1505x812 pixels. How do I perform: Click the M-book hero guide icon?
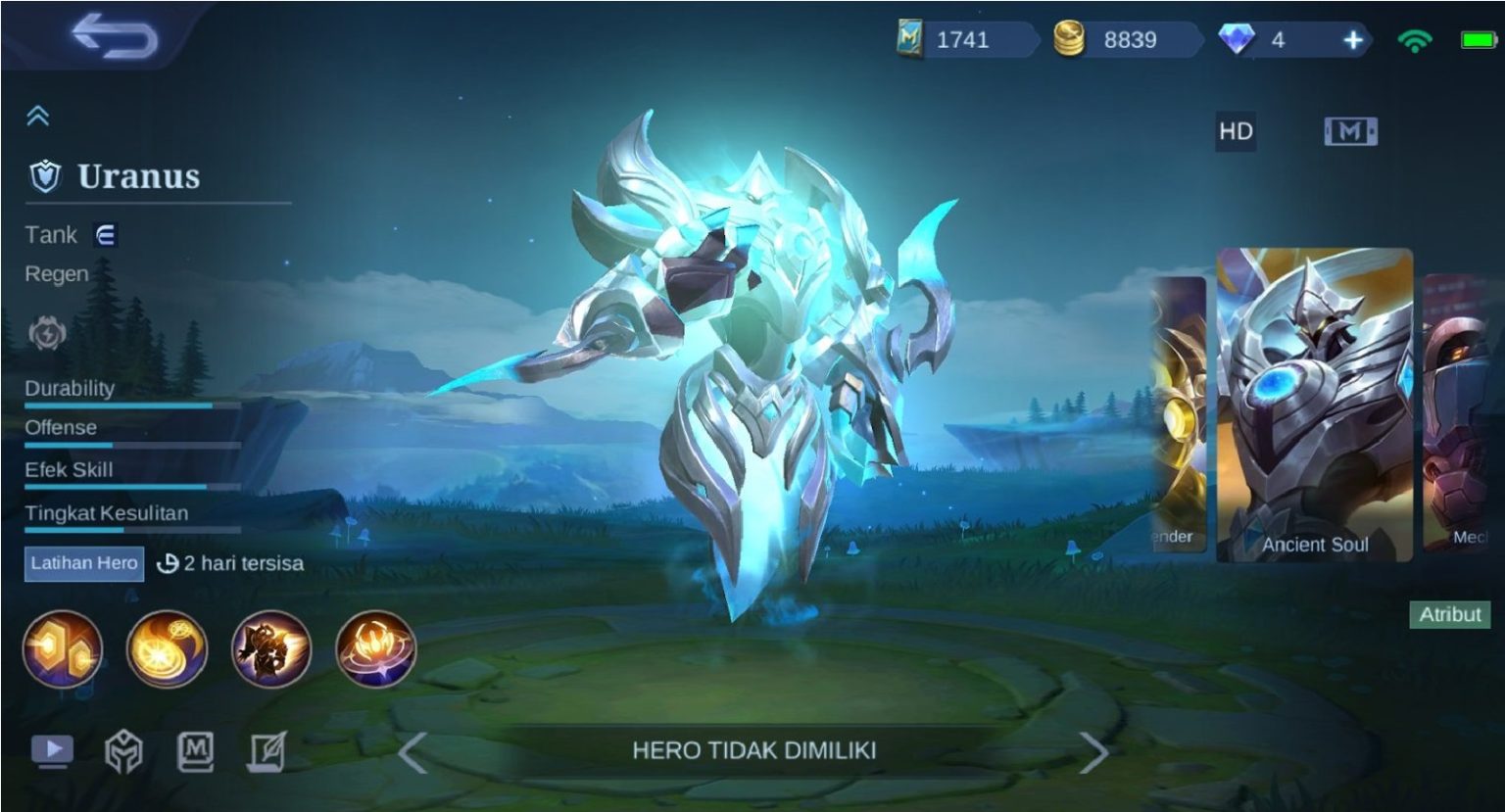pos(194,748)
